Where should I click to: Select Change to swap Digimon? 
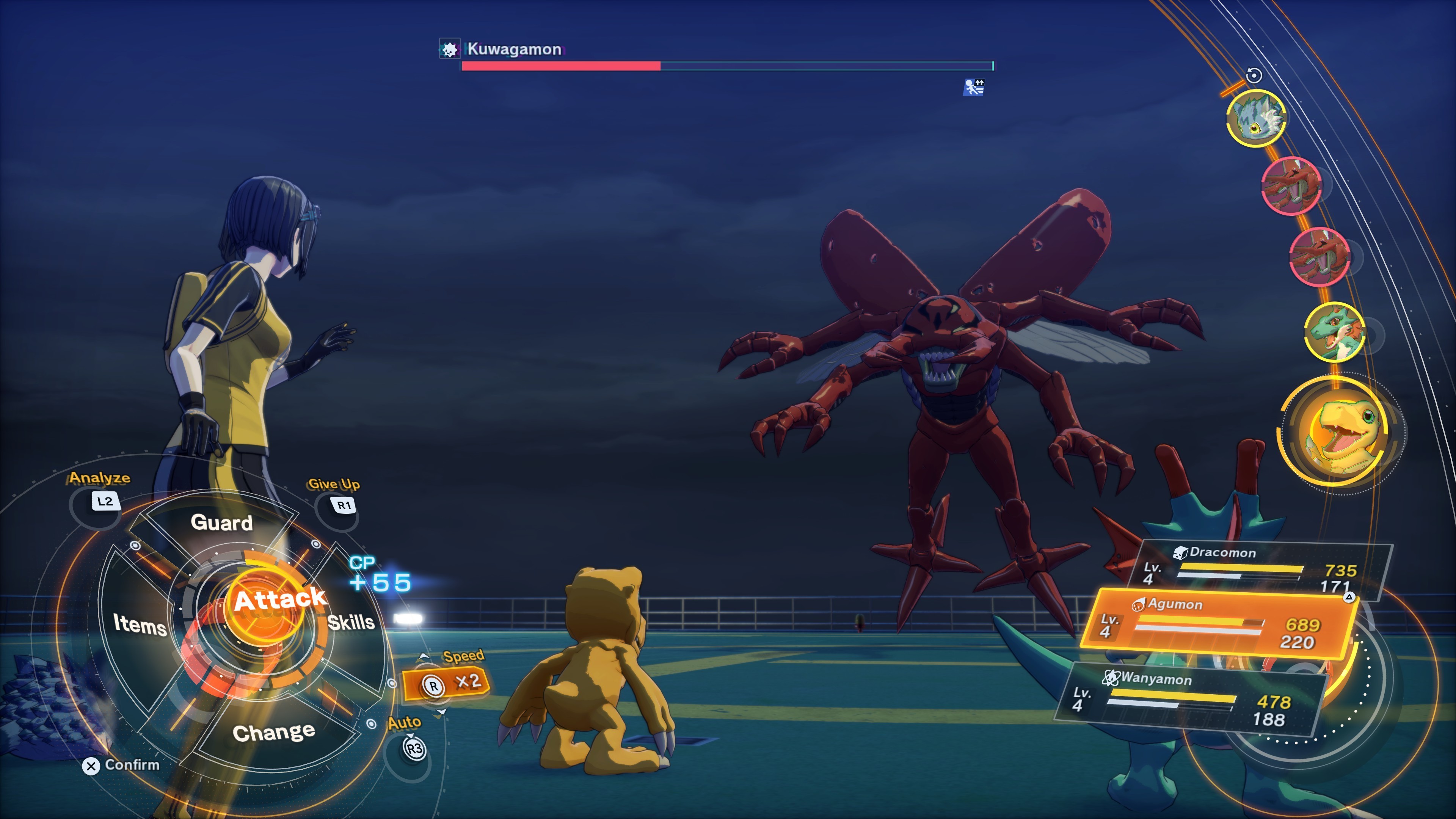[x=273, y=733]
